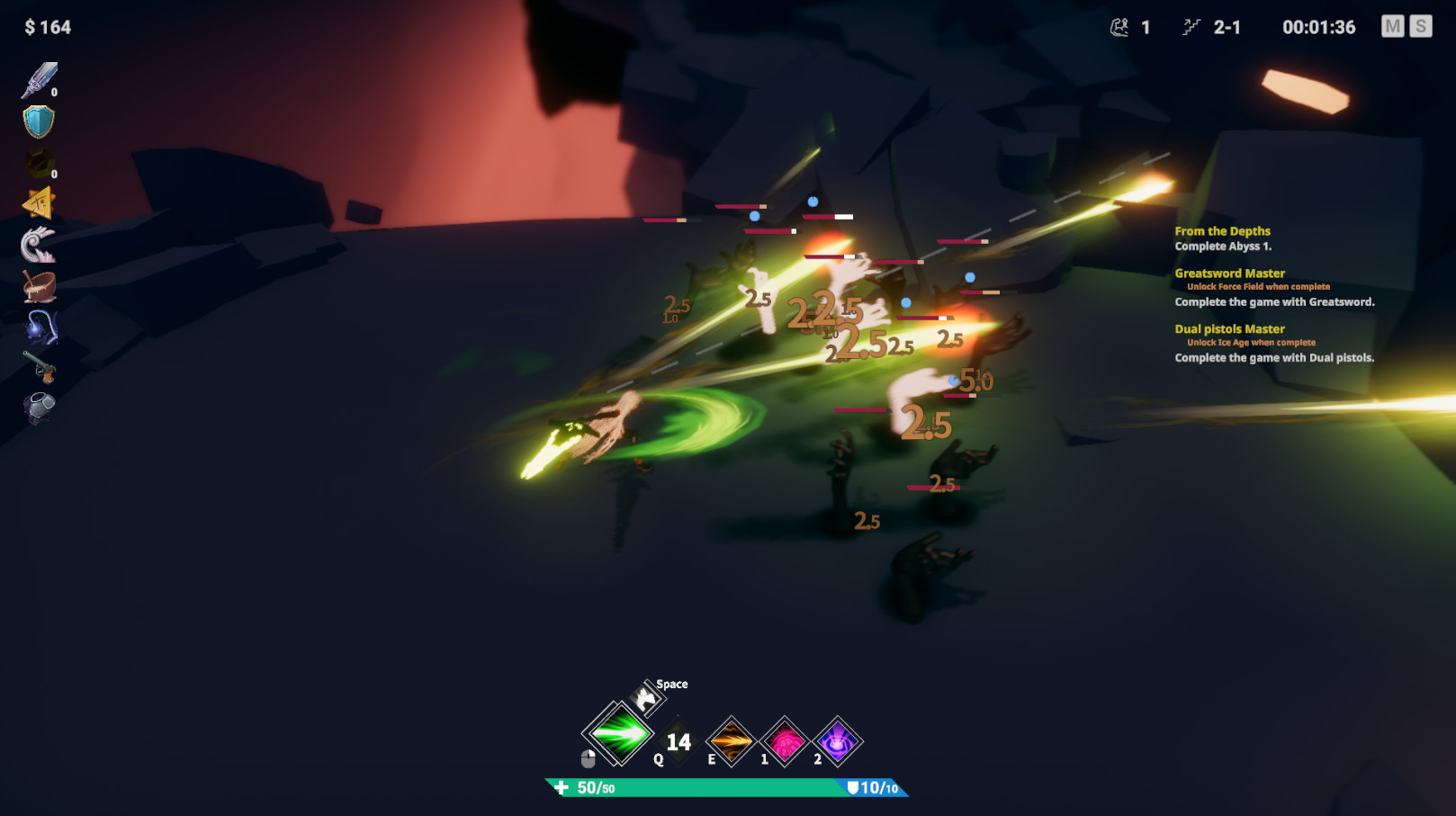Screen dimensions: 1456x816
Task: Expand the Greatsword Master quest entry
Action: coord(1229,273)
